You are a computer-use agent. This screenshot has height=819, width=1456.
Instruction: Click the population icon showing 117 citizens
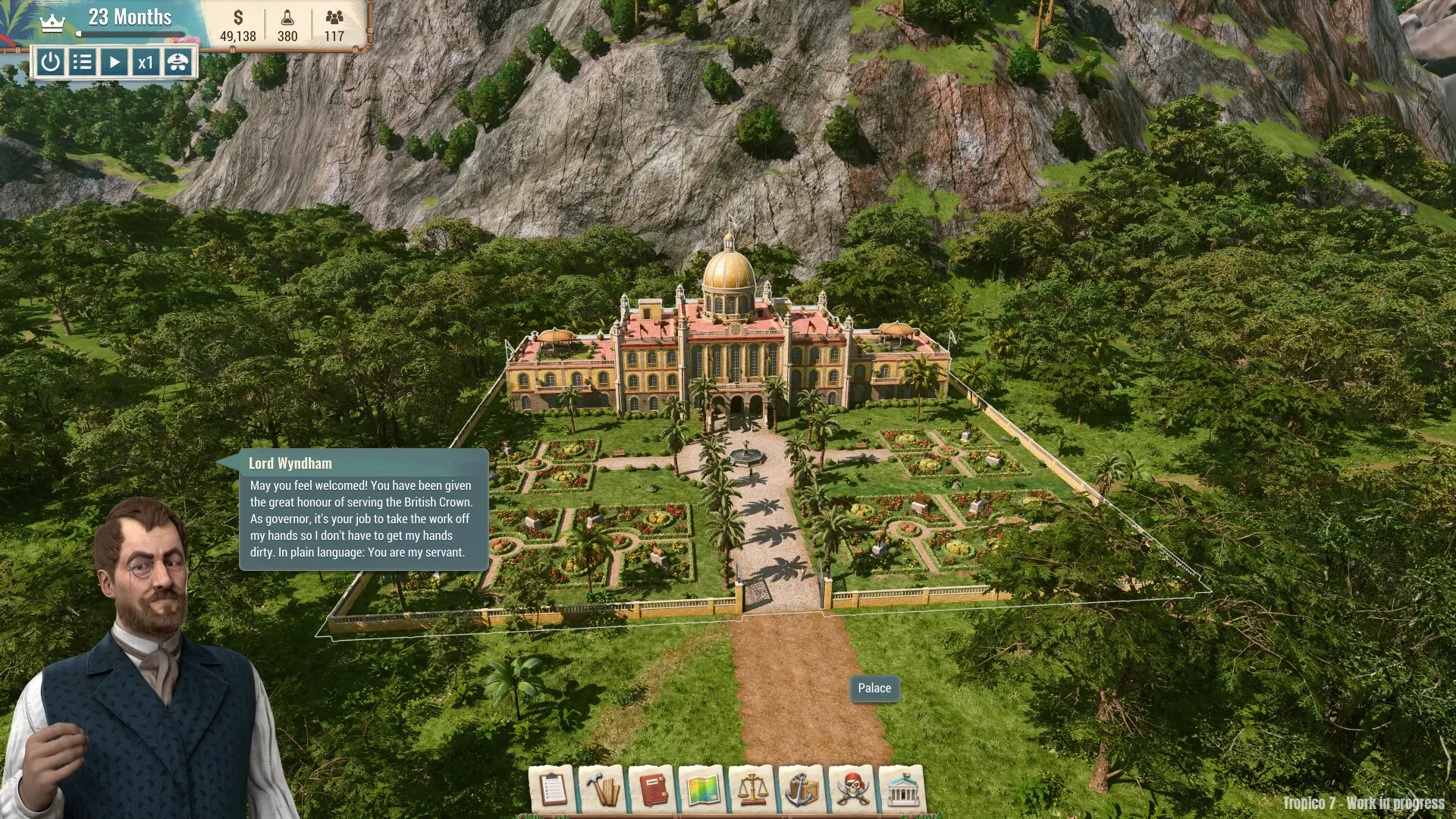335,17
